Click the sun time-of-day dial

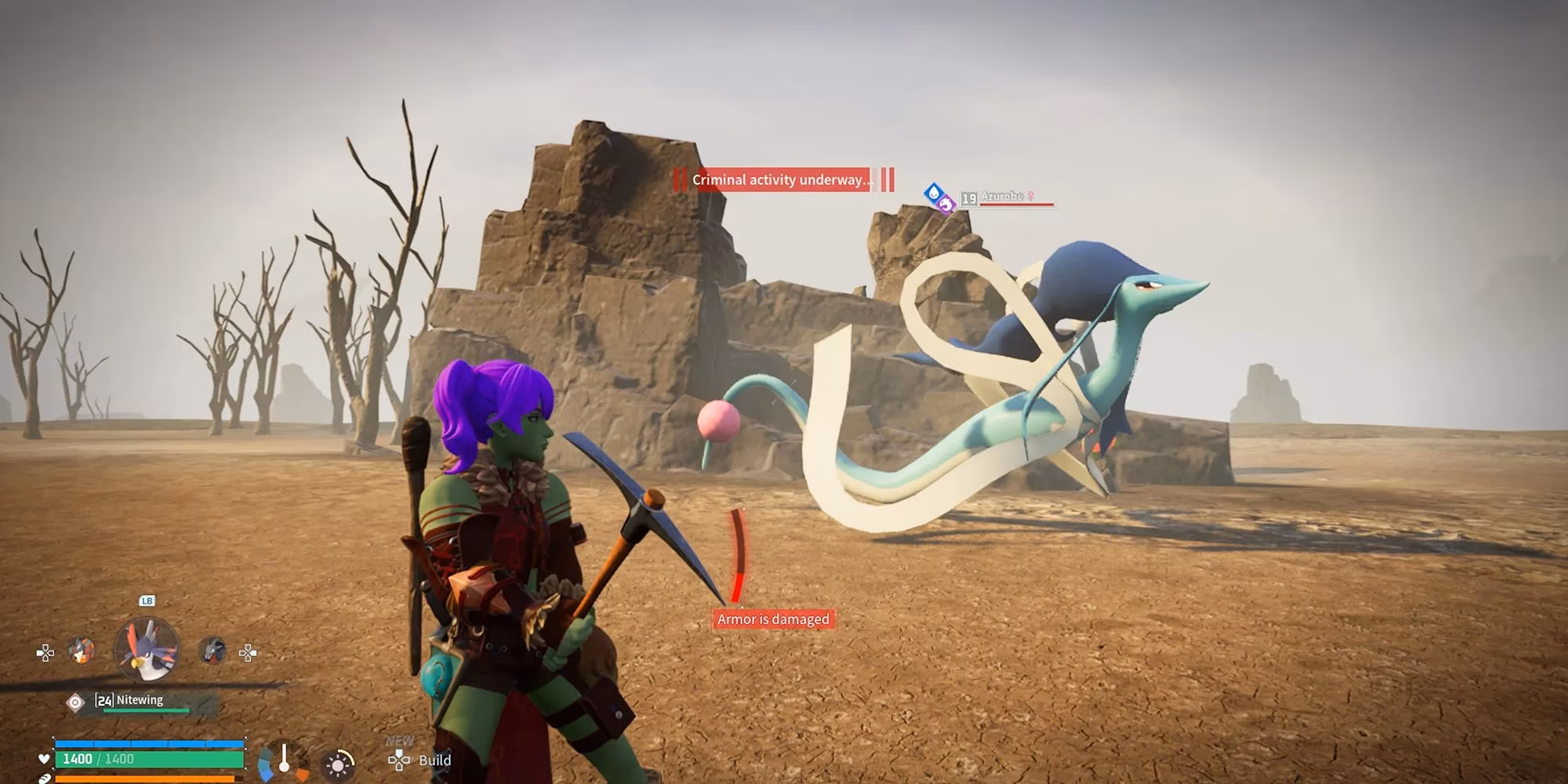339,764
